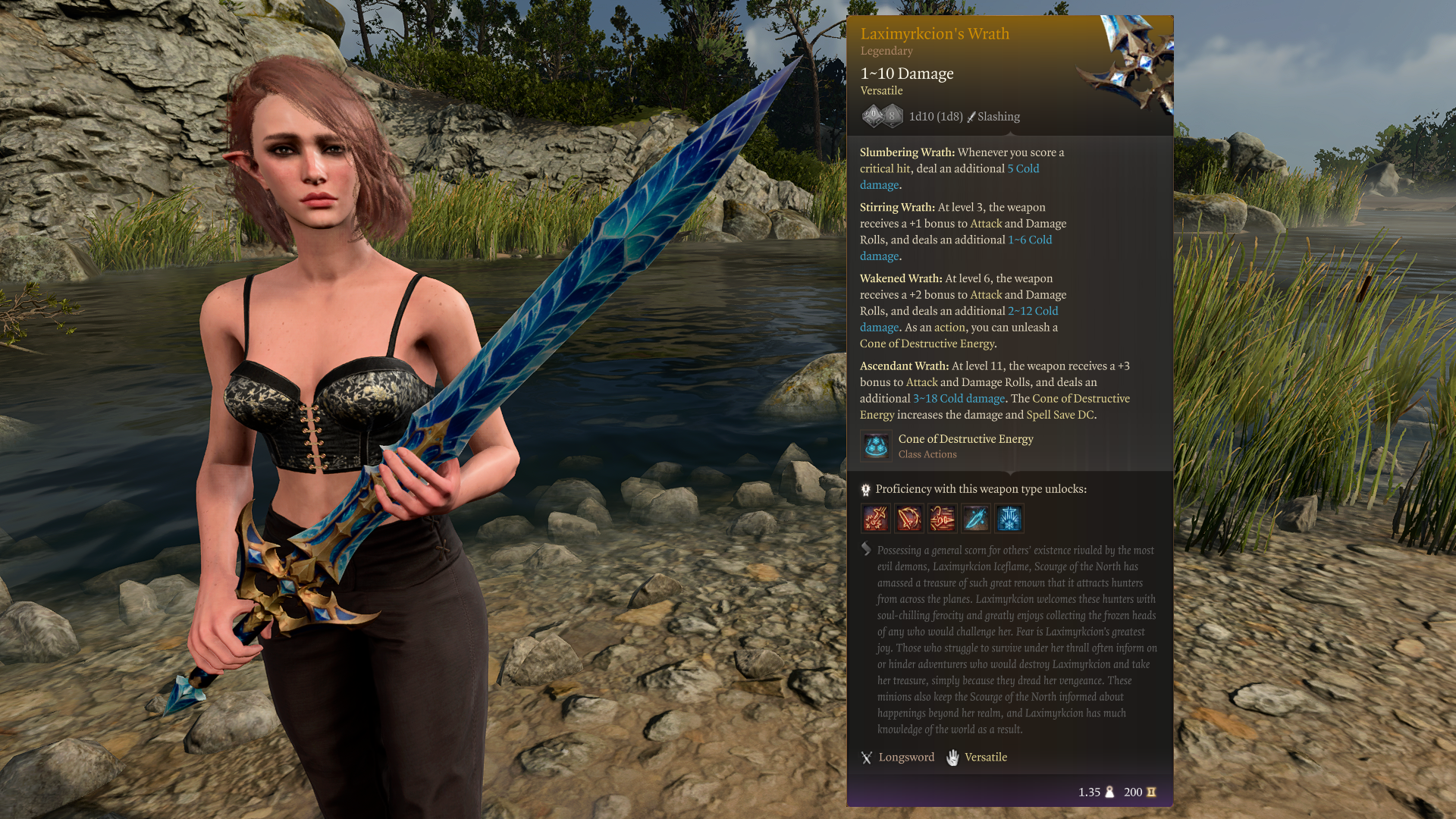The image size is (1456, 819).
Task: Click the Pommel Strike weapon action icon
Action: (876, 519)
